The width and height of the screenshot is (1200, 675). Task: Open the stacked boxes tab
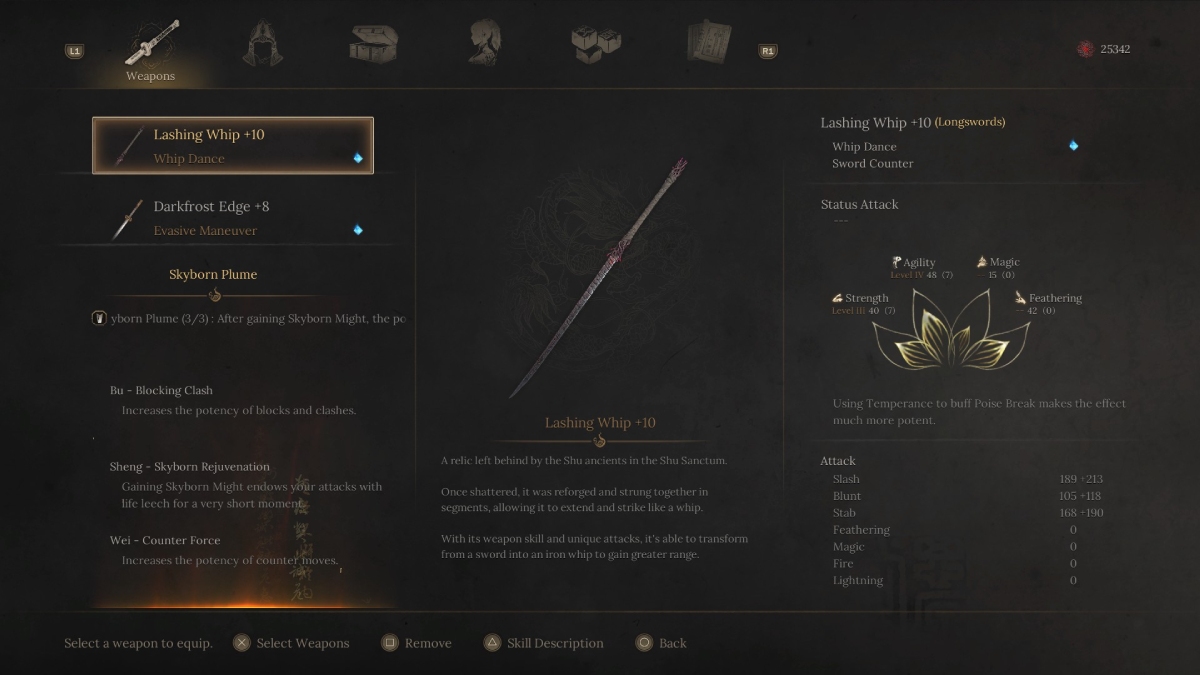(x=596, y=44)
